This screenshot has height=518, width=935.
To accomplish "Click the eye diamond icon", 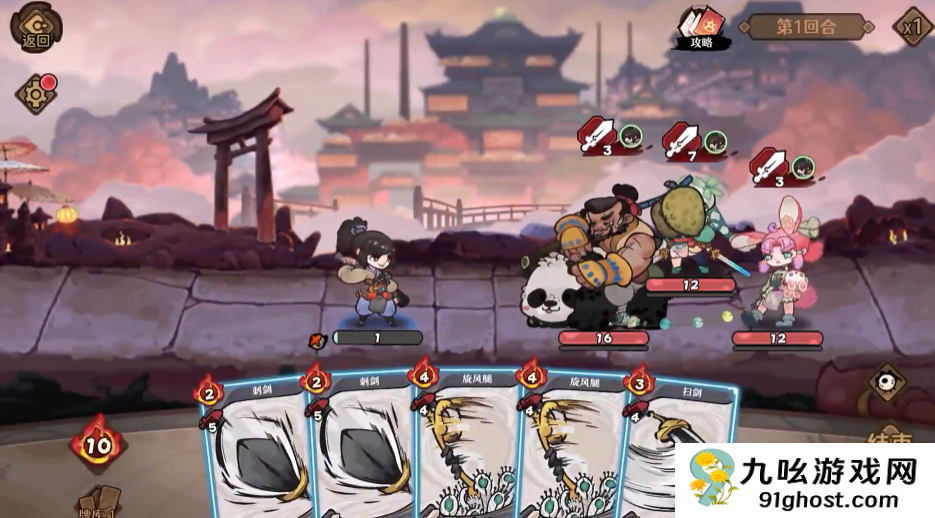I will 886,381.
